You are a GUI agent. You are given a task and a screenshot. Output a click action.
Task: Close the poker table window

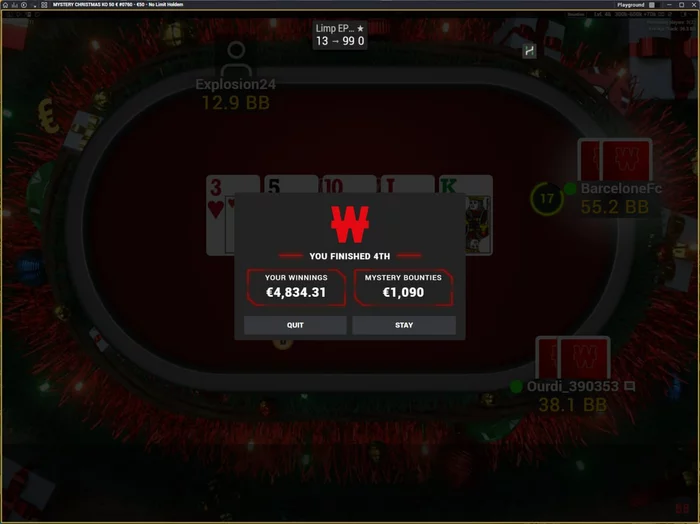click(x=692, y=5)
